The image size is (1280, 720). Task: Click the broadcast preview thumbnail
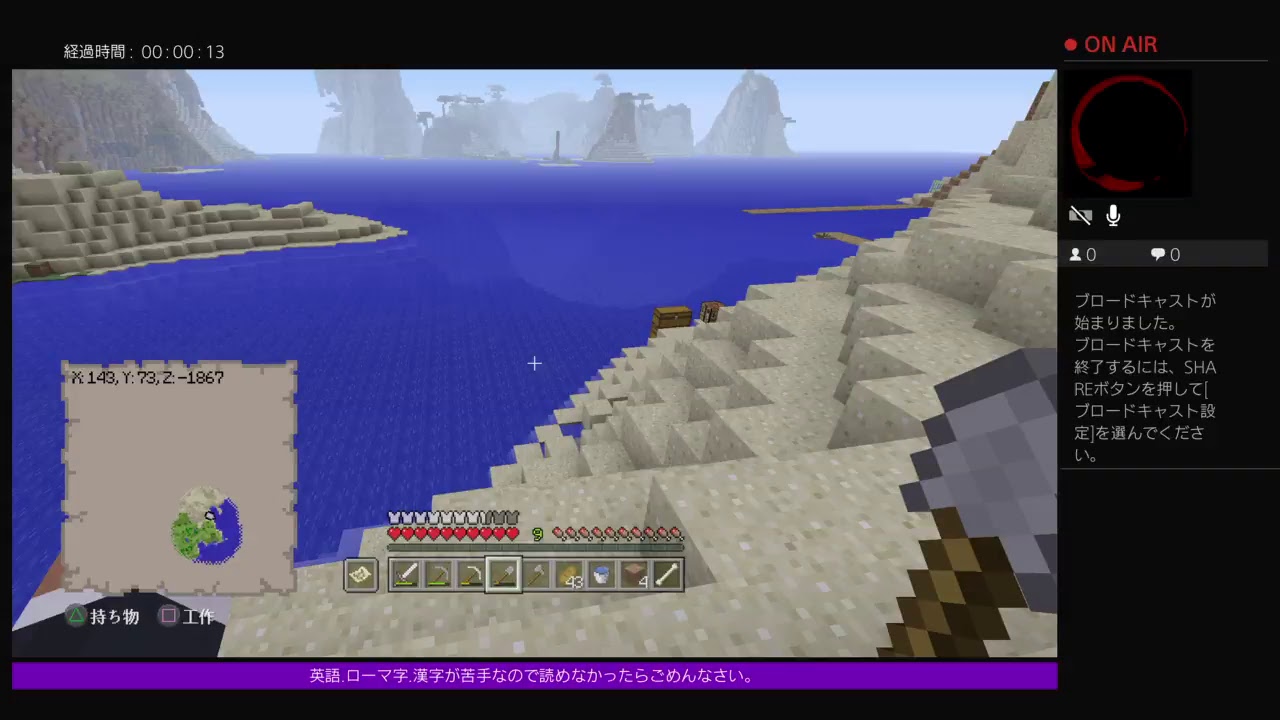point(1129,134)
